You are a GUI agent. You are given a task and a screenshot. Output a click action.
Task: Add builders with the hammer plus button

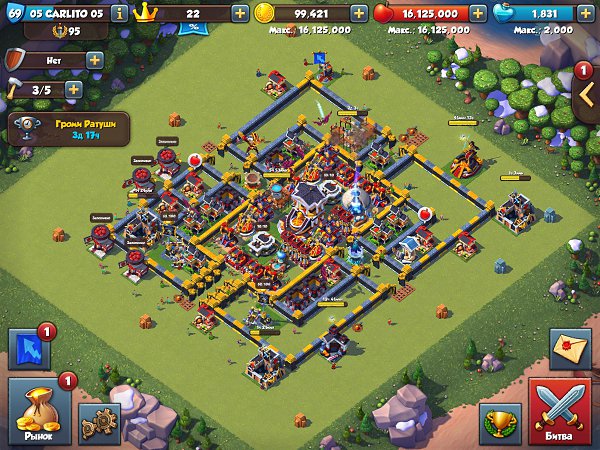click(x=73, y=89)
